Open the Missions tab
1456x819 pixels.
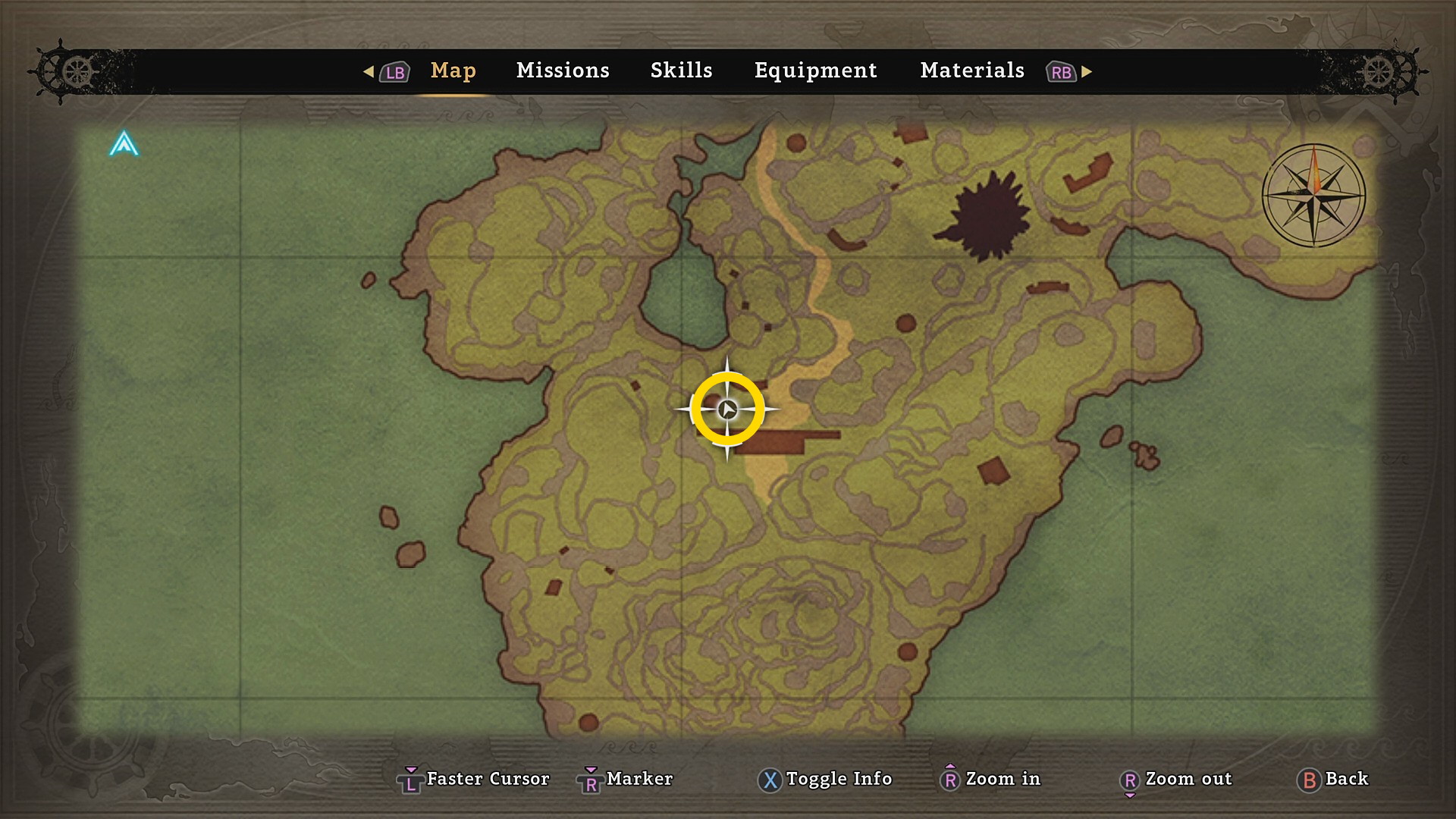point(563,71)
